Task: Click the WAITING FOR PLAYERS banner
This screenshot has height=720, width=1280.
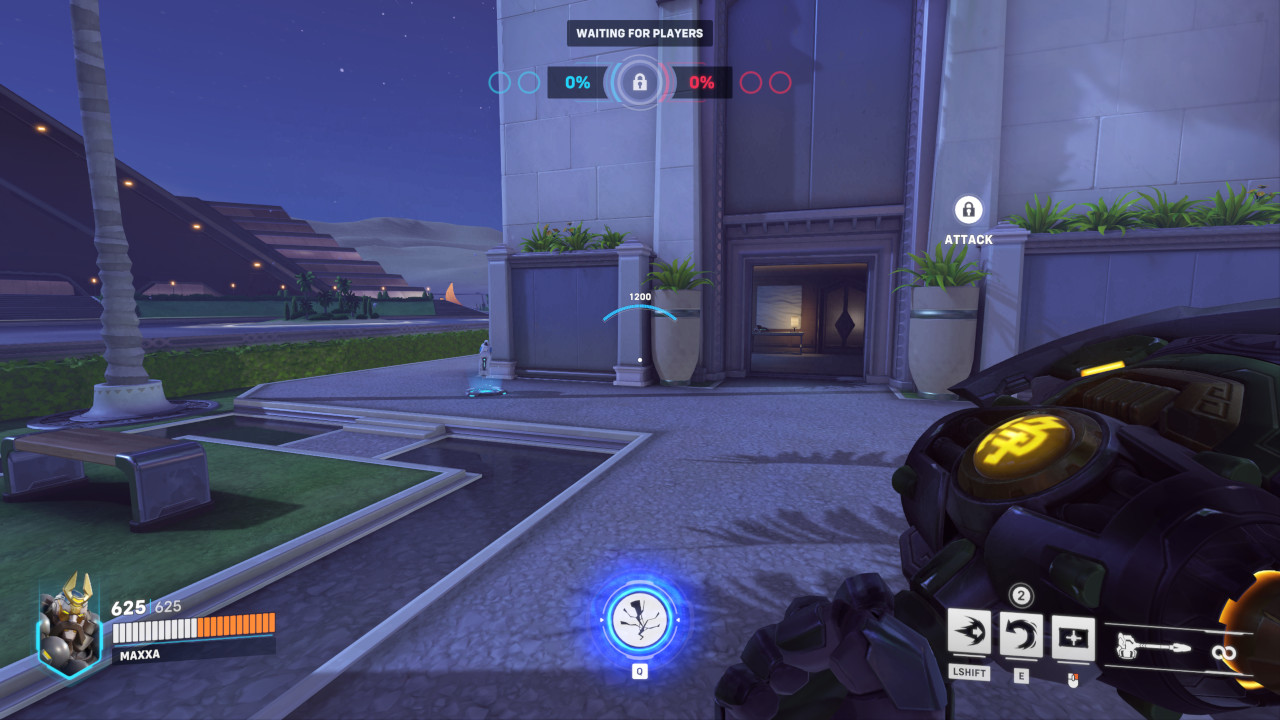Action: [639, 33]
